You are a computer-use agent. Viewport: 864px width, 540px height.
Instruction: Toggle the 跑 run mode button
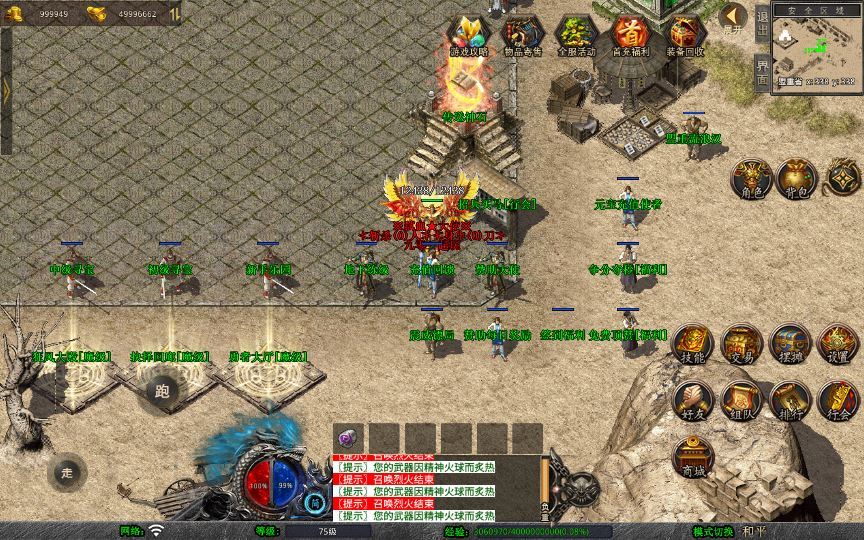[x=162, y=391]
